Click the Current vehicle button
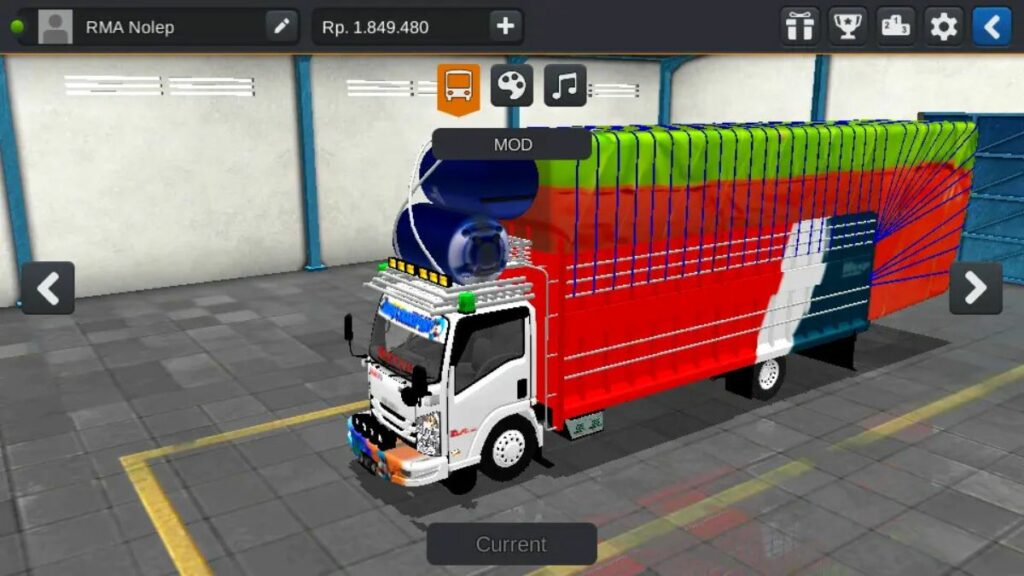 coord(511,545)
